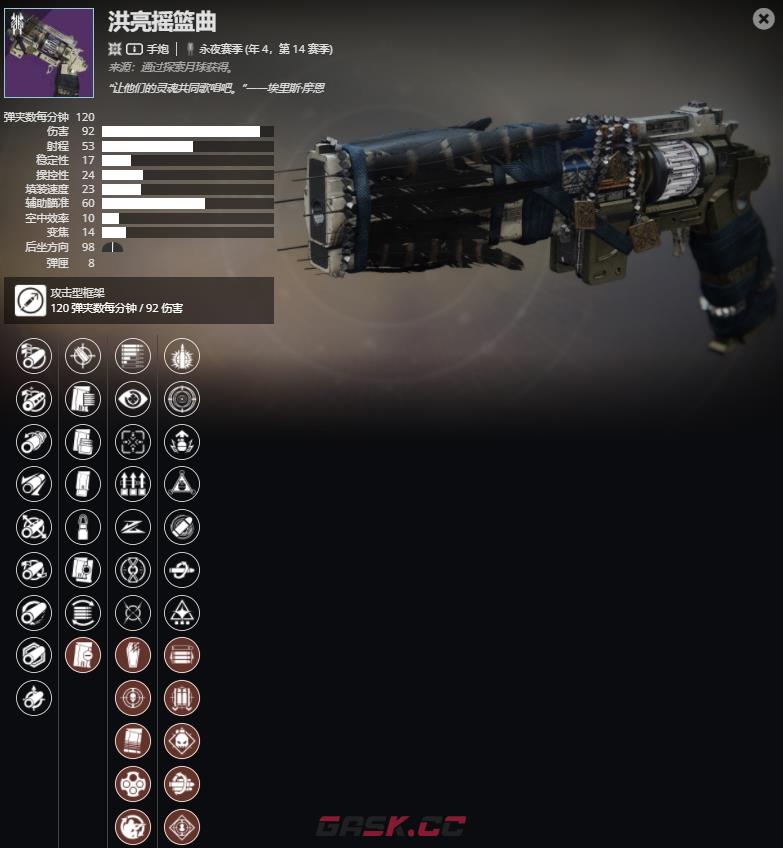Select the hourglass circle perk icon
Viewport: 783px width, 848px height.
click(x=133, y=570)
